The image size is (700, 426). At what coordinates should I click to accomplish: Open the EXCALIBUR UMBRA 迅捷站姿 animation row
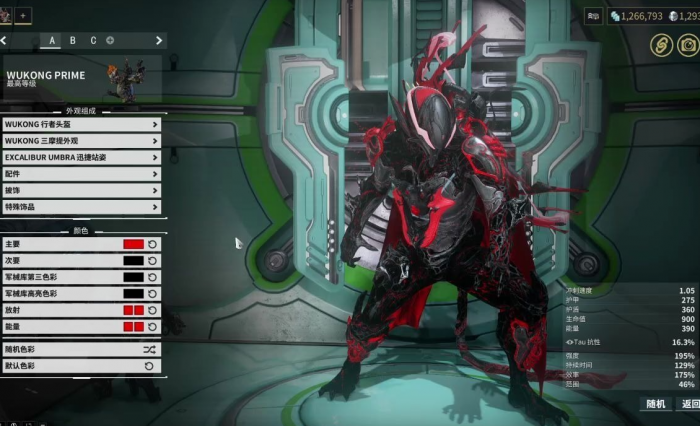pyautogui.click(x=81, y=158)
